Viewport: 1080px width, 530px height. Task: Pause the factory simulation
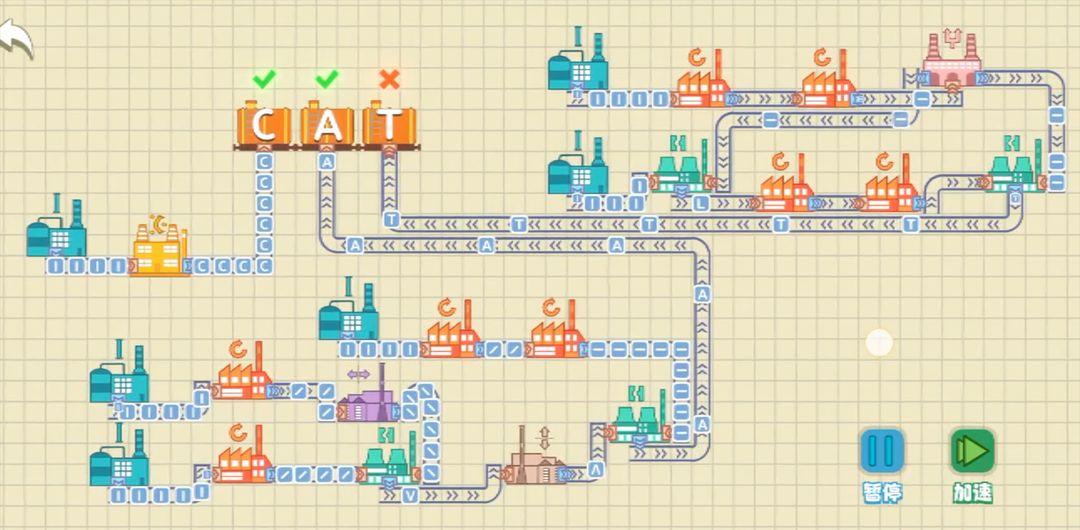(882, 451)
